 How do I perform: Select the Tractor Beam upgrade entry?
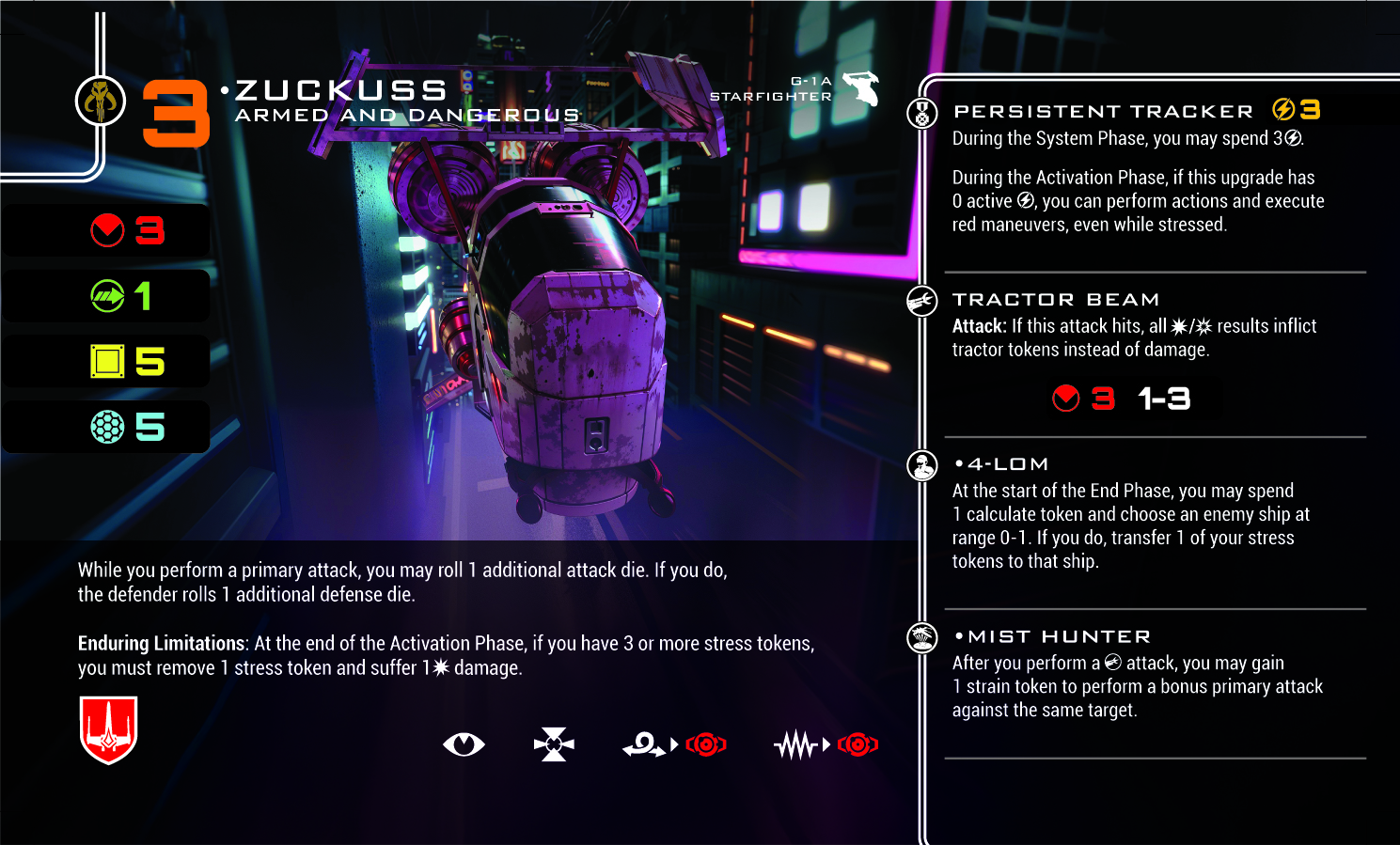[x=1055, y=300]
